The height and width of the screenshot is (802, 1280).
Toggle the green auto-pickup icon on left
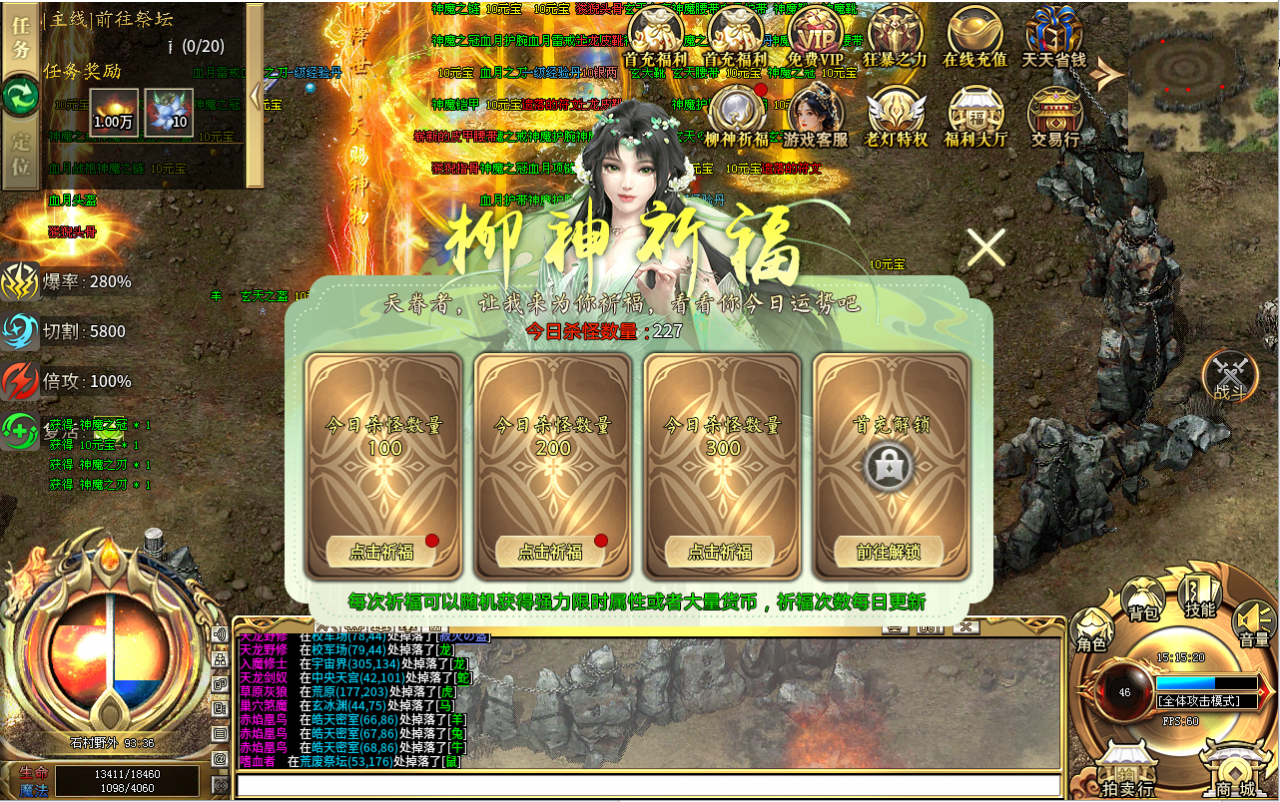tap(19, 432)
